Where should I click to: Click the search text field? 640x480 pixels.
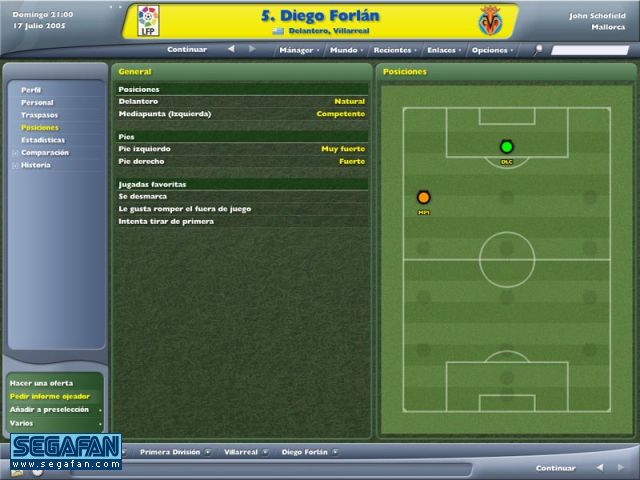coord(589,49)
